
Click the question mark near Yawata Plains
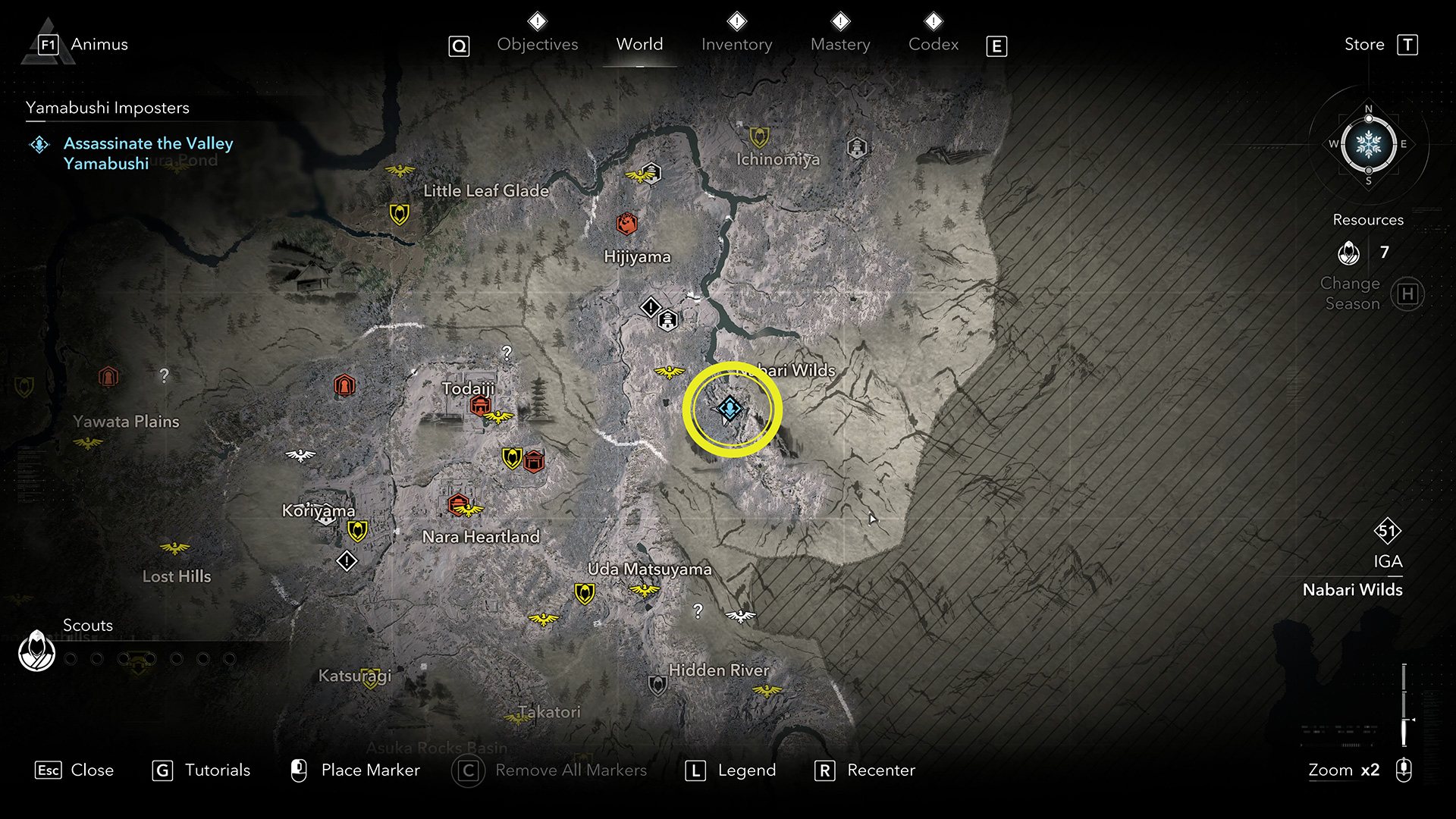click(164, 375)
